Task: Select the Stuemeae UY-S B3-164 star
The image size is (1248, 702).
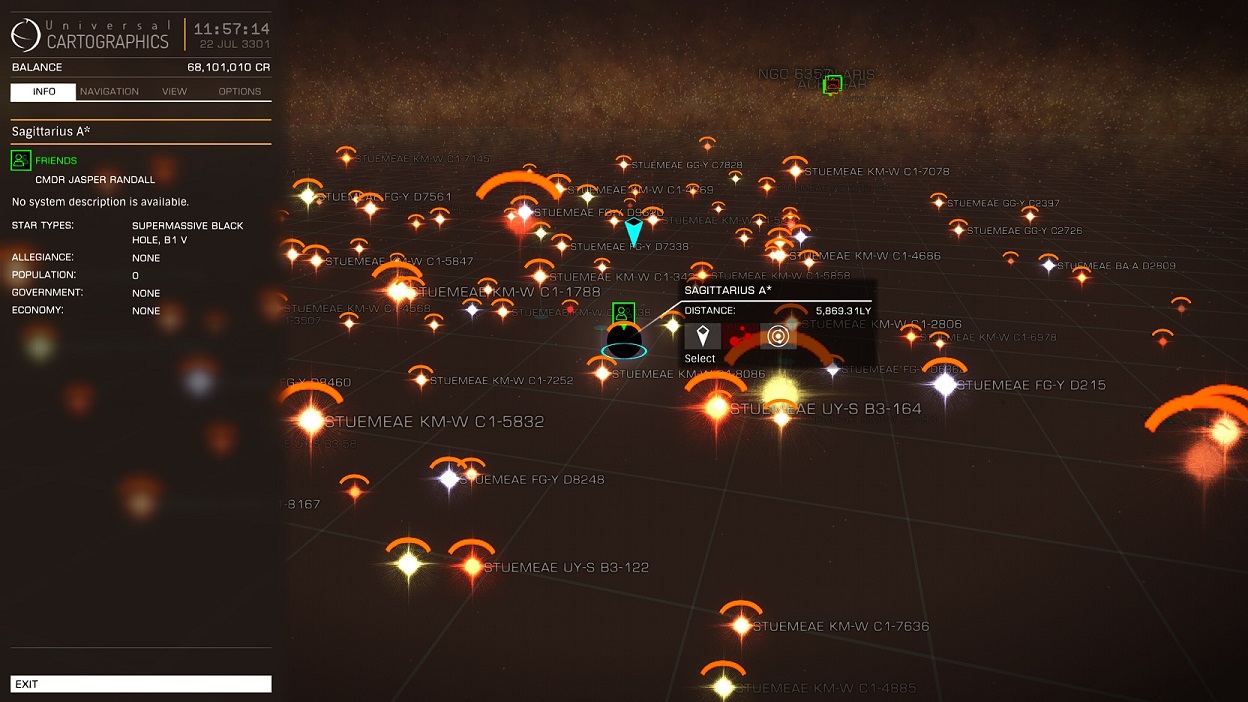Action: pos(717,408)
